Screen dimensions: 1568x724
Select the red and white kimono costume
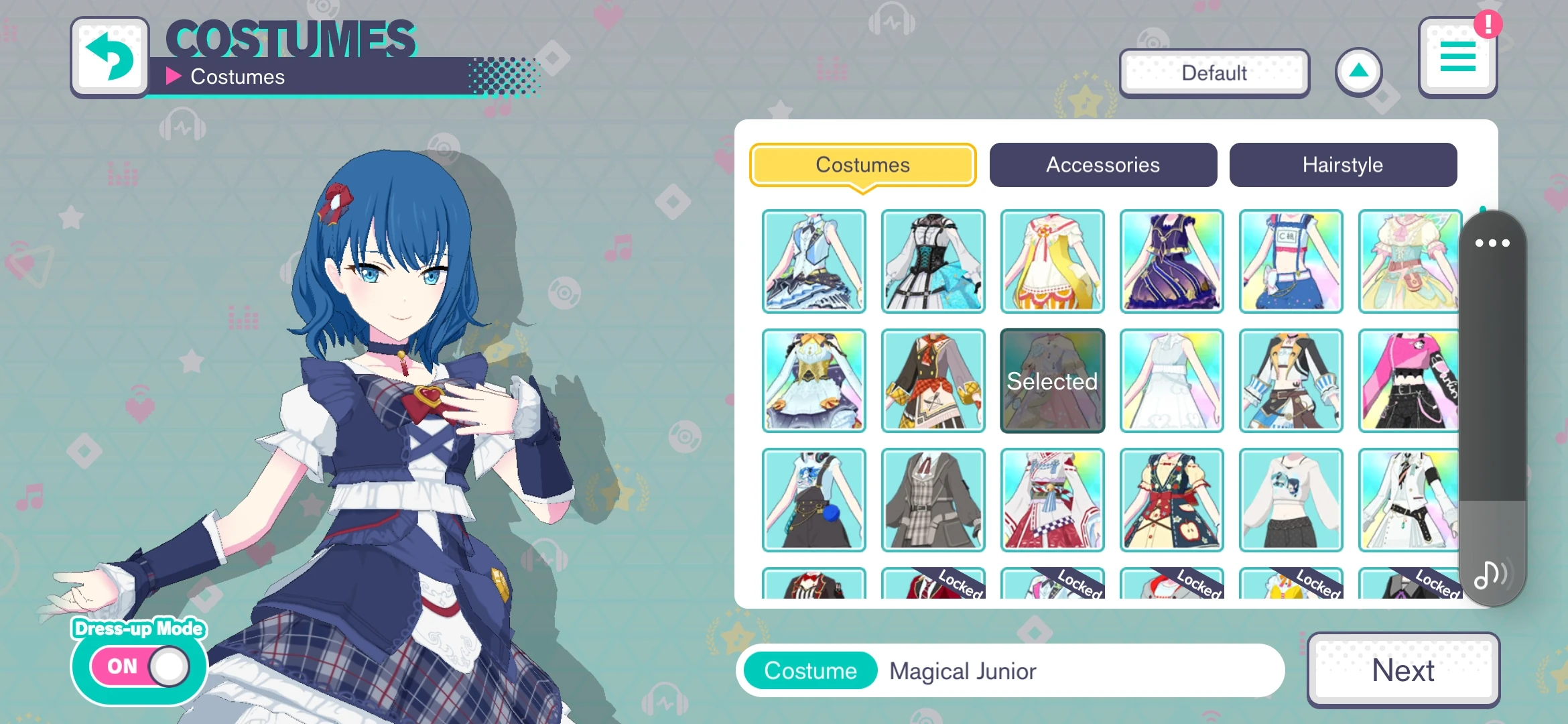[1052, 500]
